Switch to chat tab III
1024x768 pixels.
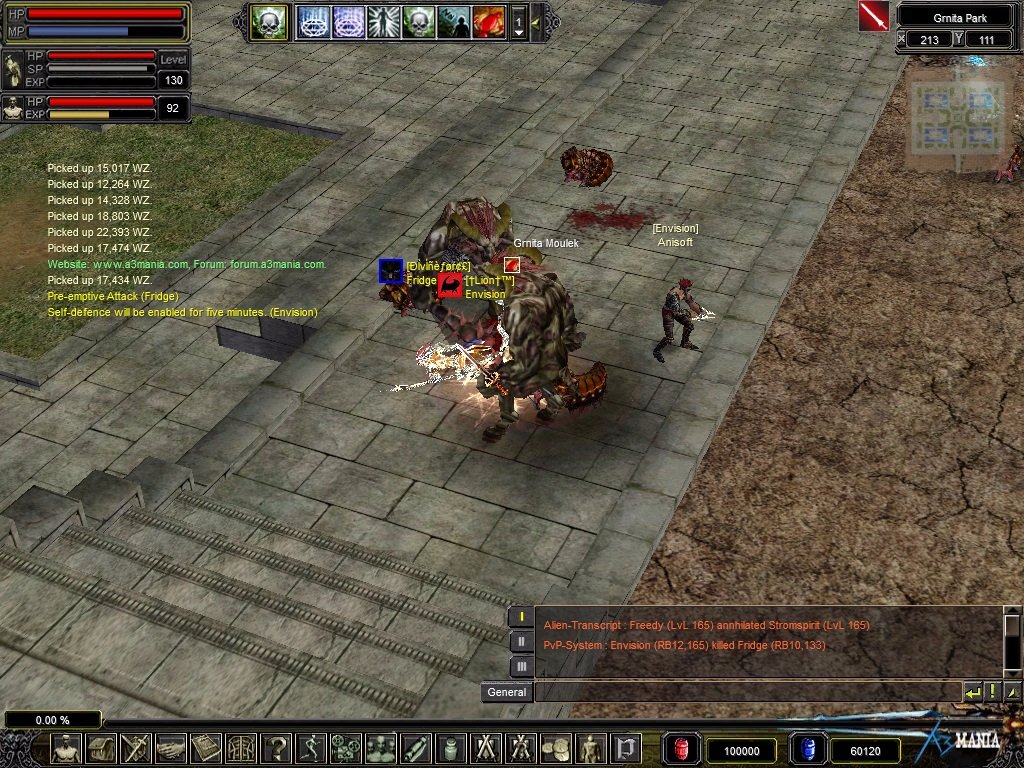tap(521, 666)
